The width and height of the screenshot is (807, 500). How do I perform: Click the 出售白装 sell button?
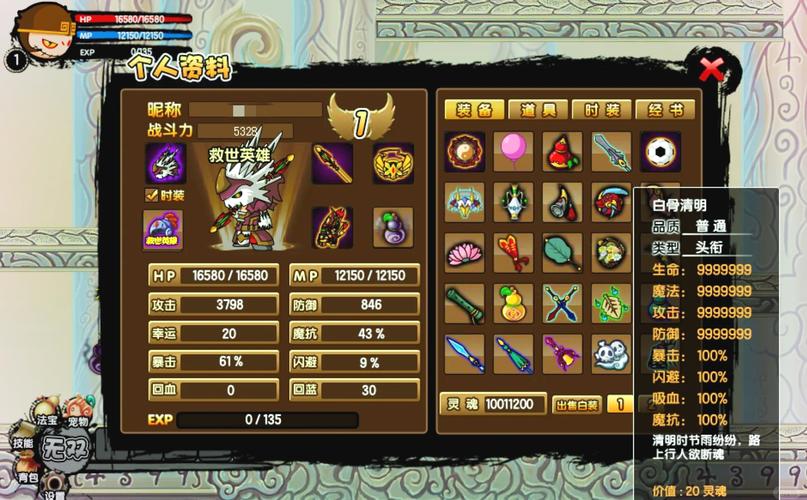[577, 405]
